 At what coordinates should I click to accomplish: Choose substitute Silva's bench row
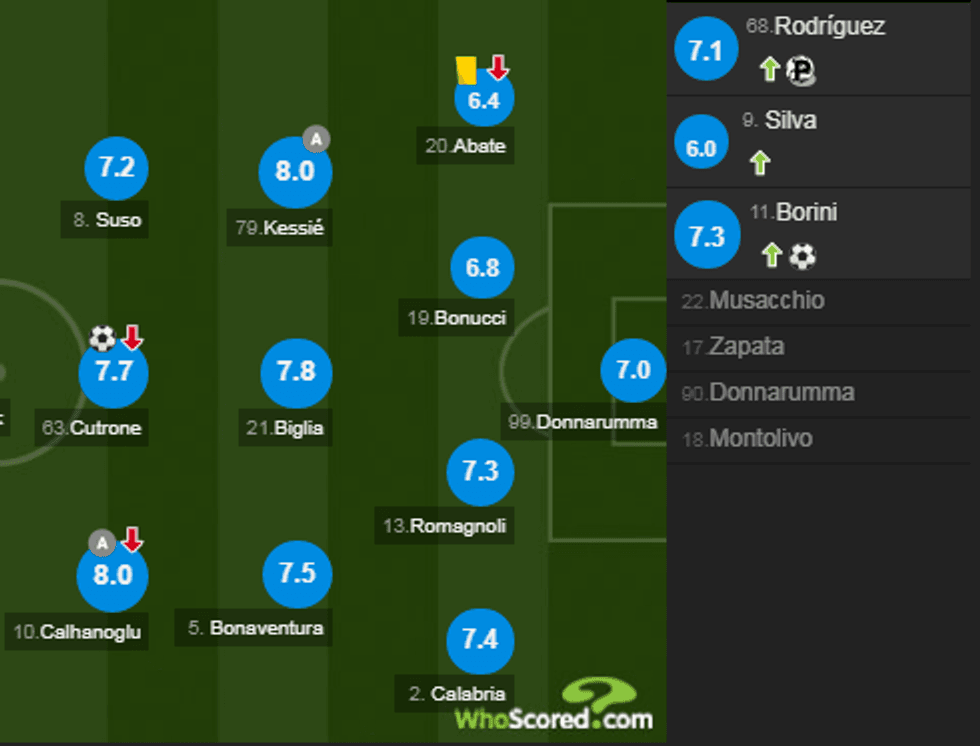click(823, 141)
